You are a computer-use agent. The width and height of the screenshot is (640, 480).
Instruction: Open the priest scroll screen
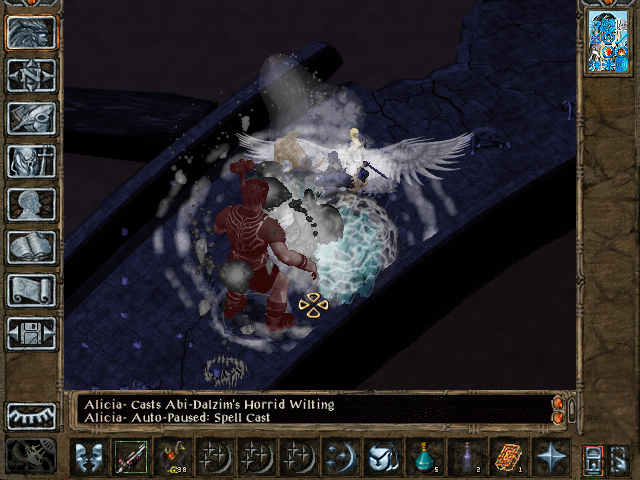(x=31, y=290)
